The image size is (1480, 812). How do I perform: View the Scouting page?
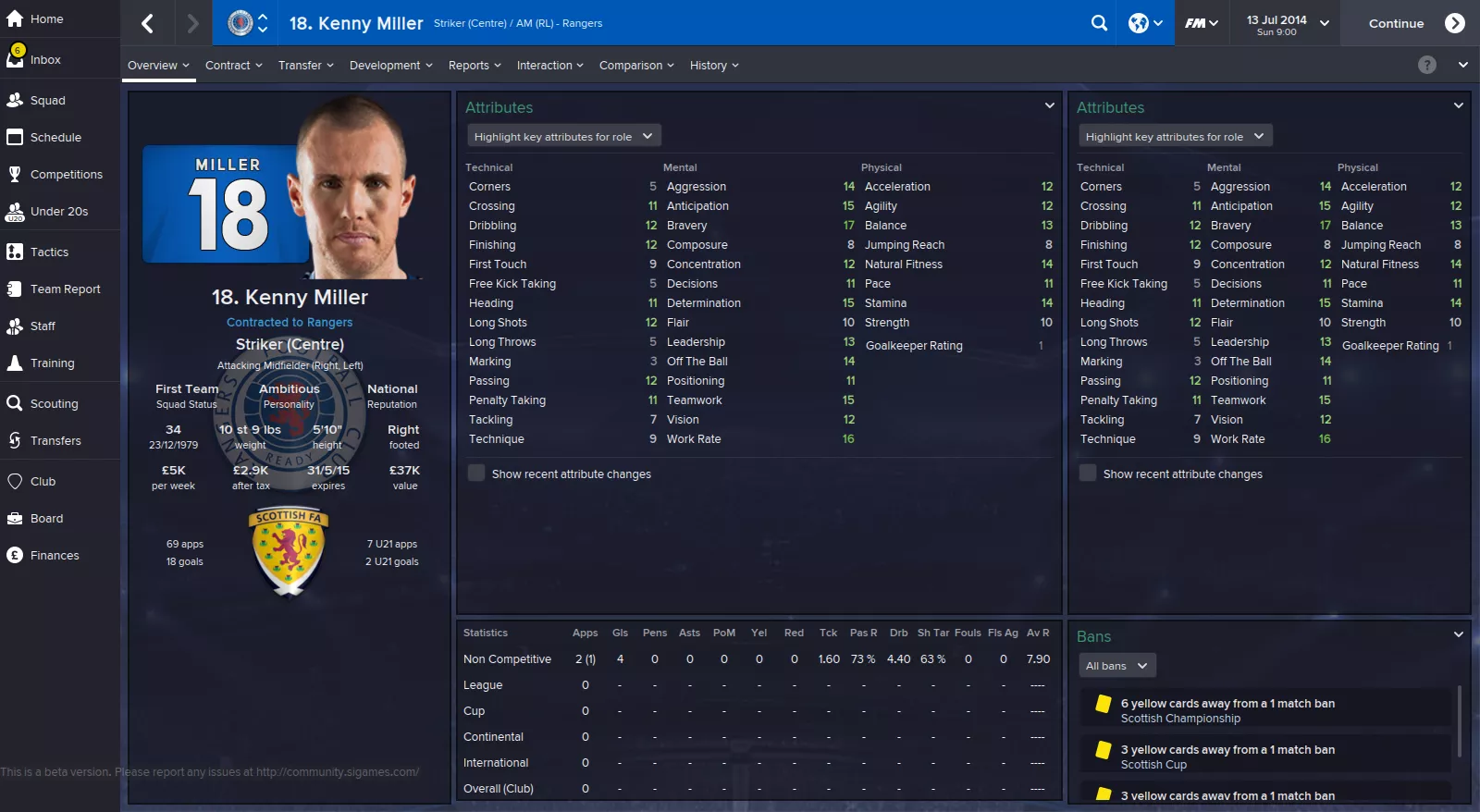54,404
